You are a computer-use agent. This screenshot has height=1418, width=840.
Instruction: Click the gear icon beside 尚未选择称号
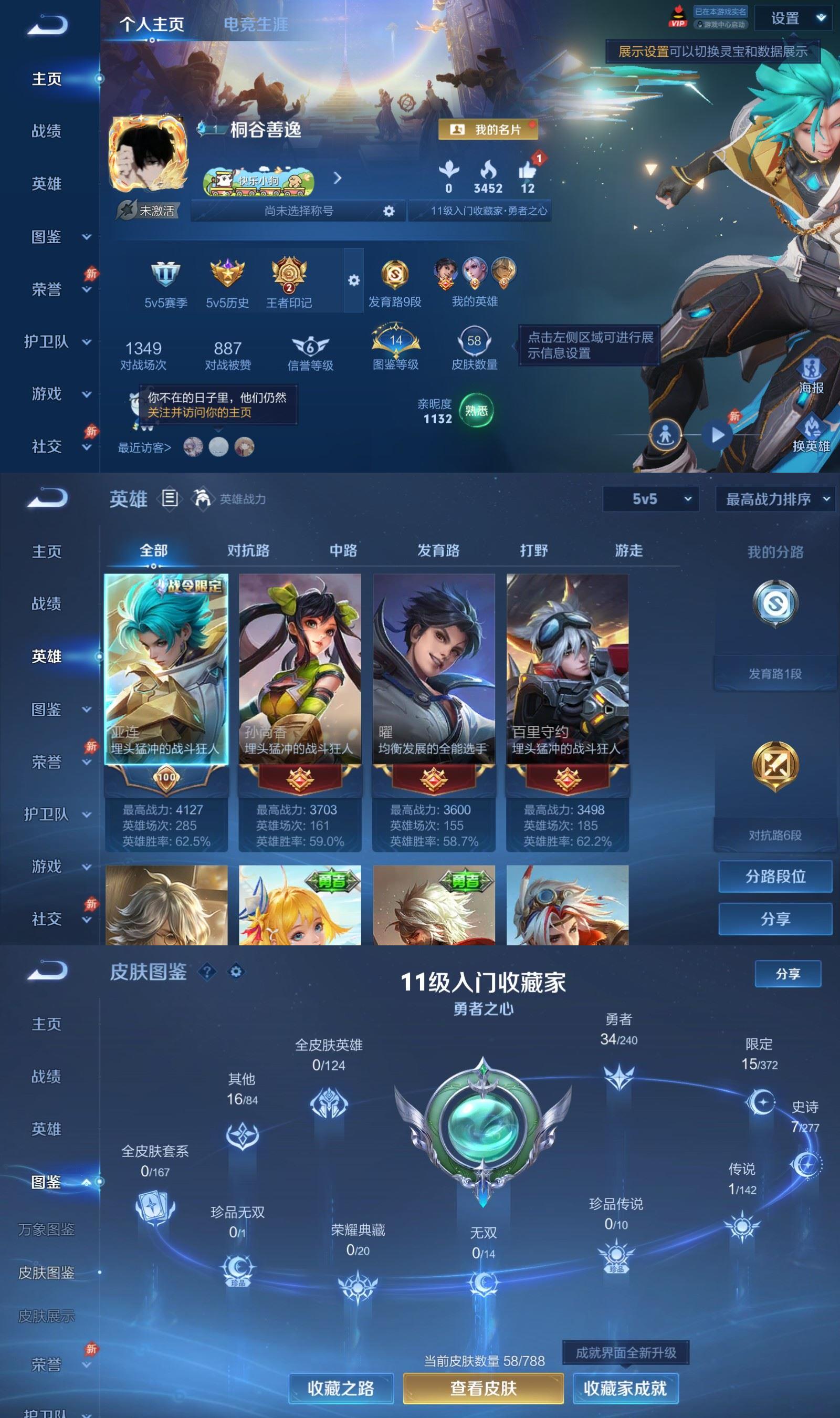(x=389, y=211)
